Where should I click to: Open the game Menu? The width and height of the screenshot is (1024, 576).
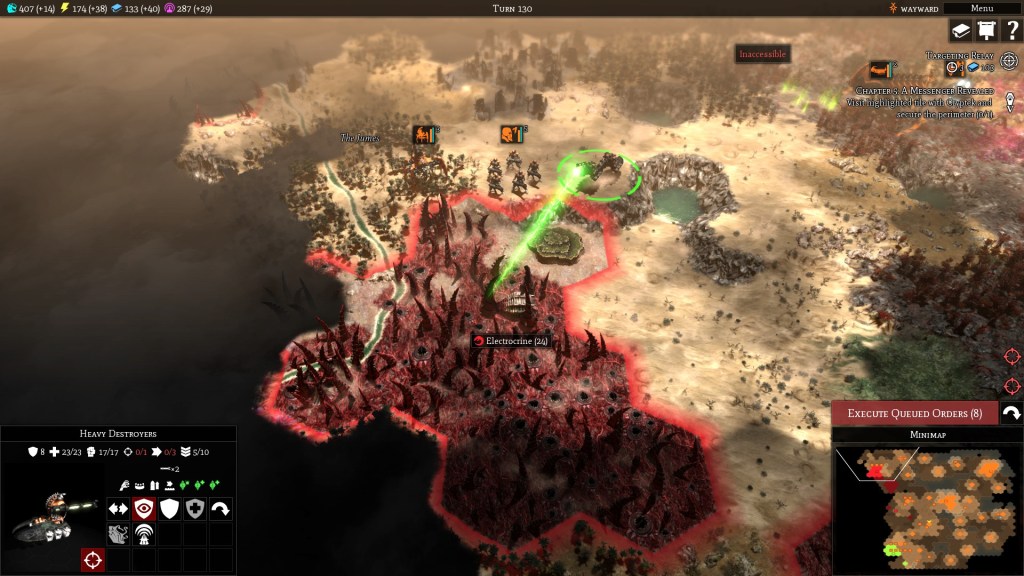(x=981, y=8)
